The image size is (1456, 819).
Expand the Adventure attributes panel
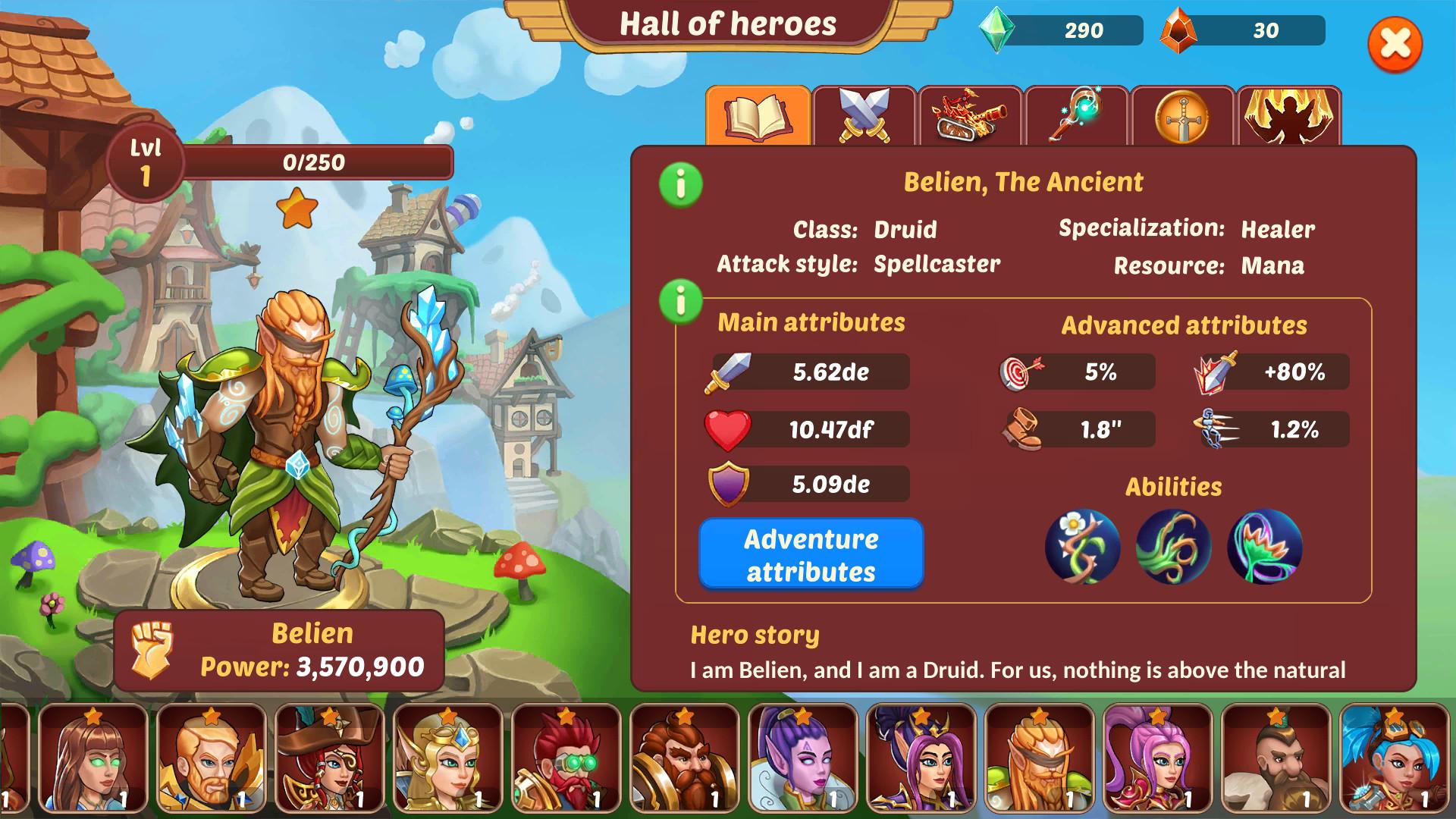pos(811,554)
